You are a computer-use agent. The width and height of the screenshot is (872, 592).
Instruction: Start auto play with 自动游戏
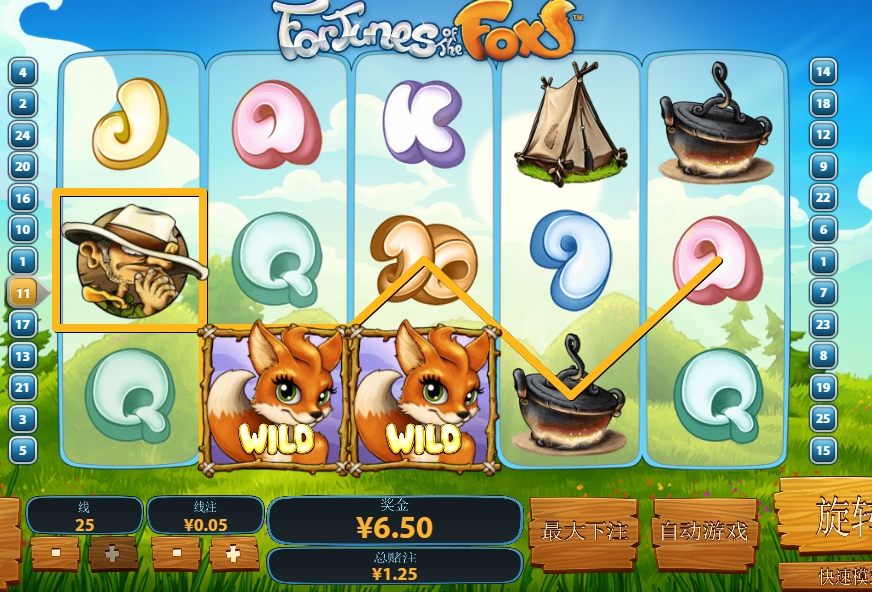(x=704, y=531)
